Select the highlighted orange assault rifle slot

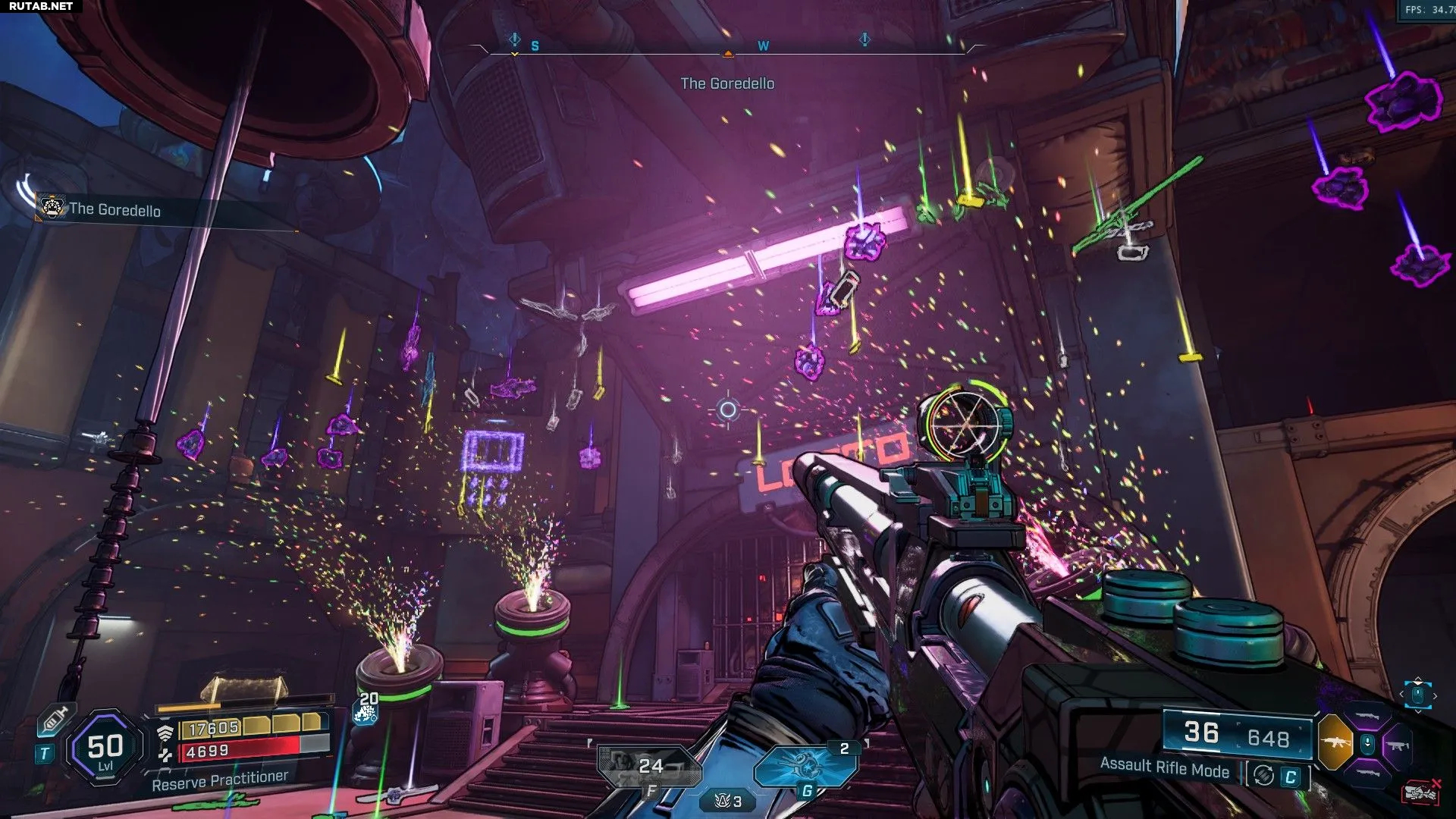[1335, 742]
